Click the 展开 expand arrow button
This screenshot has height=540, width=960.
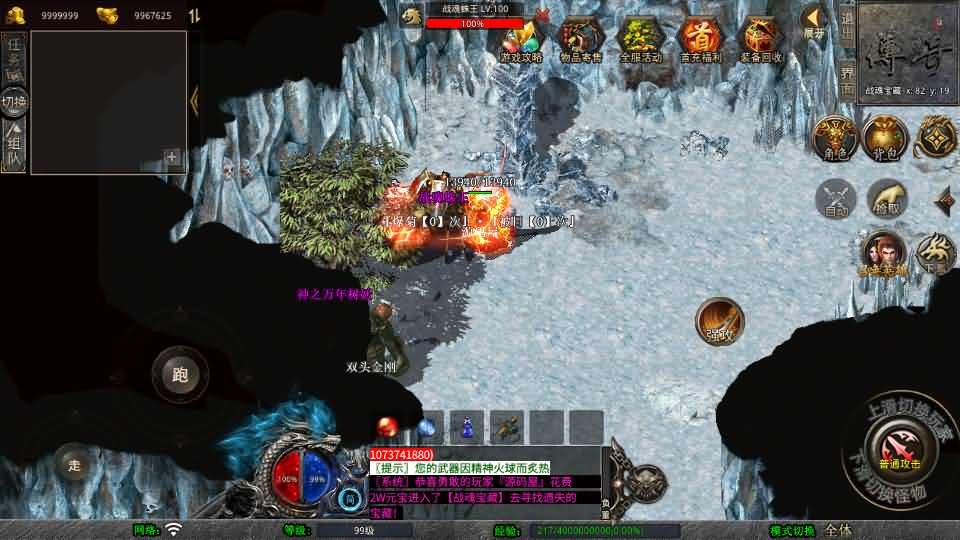[x=814, y=18]
